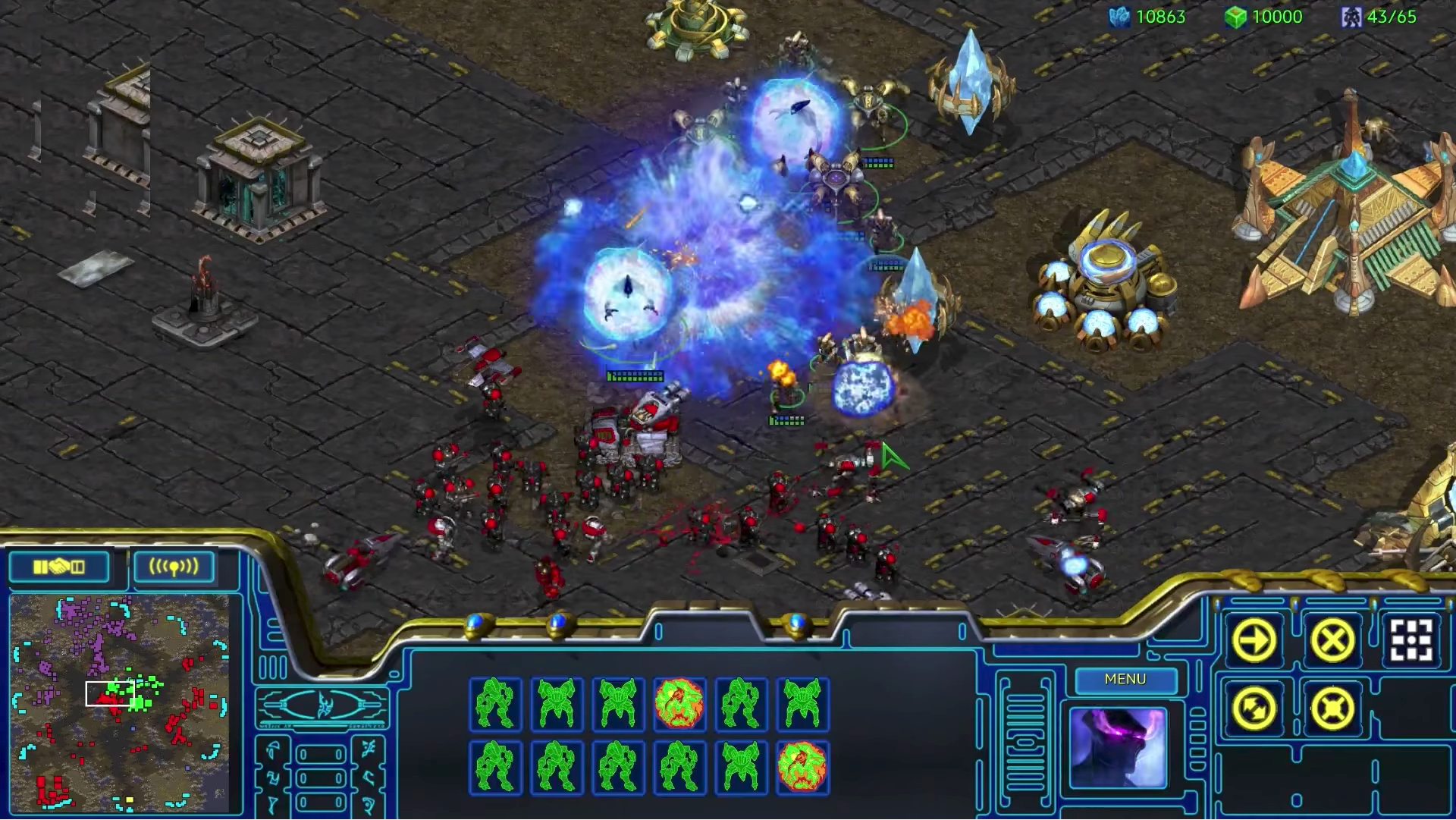The image size is (1456, 820).
Task: Open the alliance diplomacy panel
Action: (x=58, y=566)
